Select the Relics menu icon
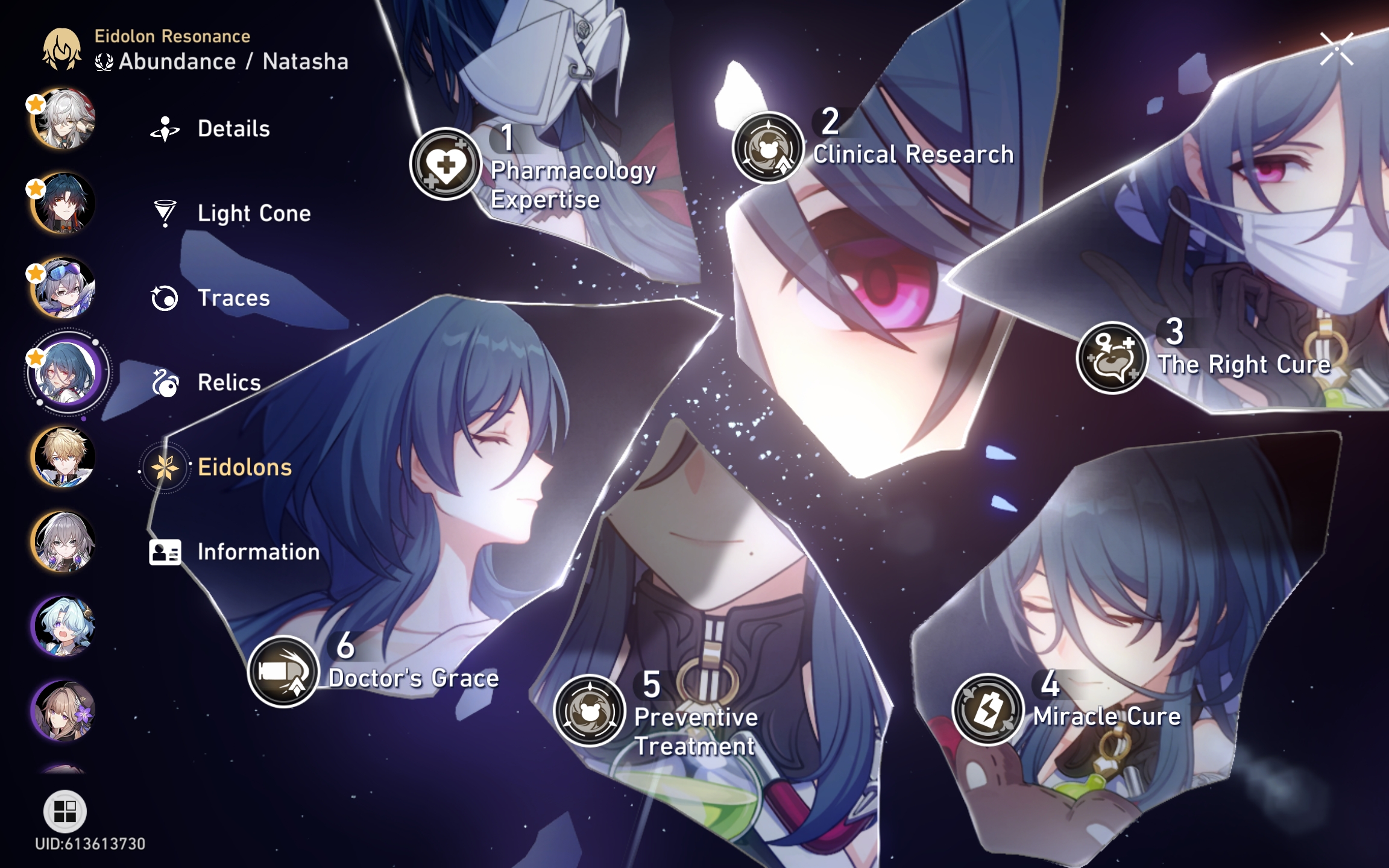This screenshot has width=1389, height=868. [164, 382]
